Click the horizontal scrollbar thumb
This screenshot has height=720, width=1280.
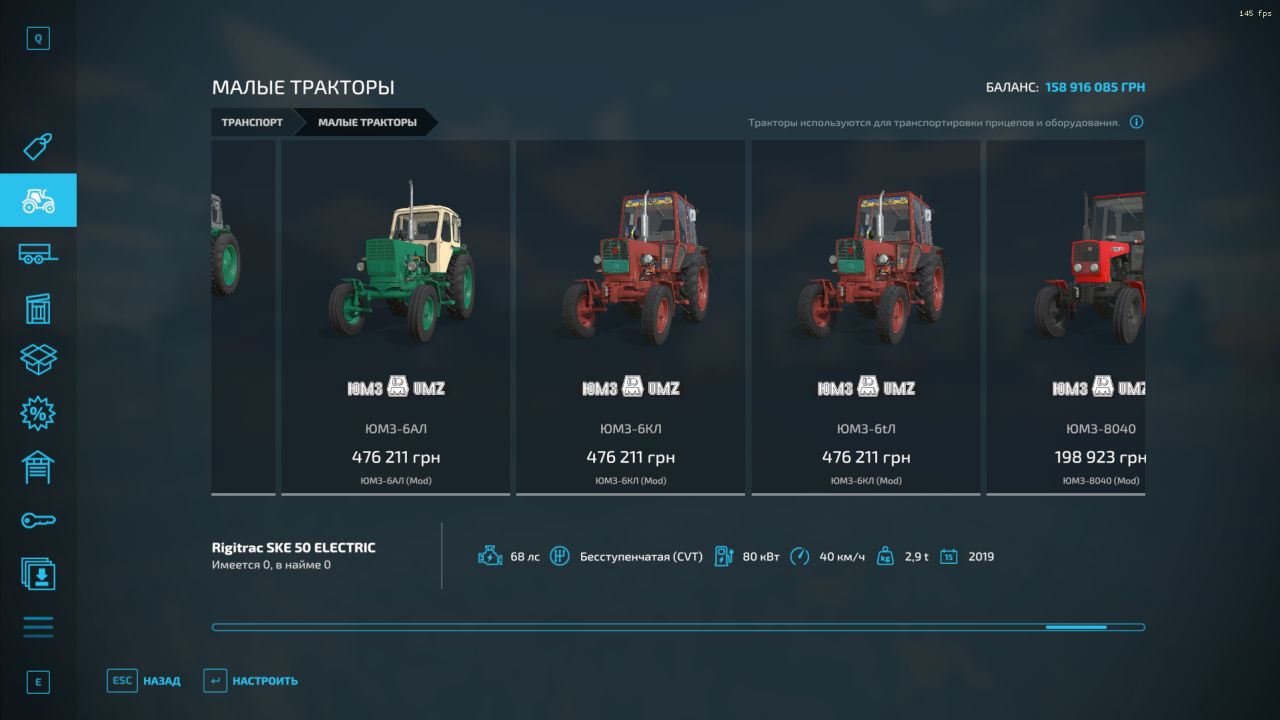(x=1076, y=627)
